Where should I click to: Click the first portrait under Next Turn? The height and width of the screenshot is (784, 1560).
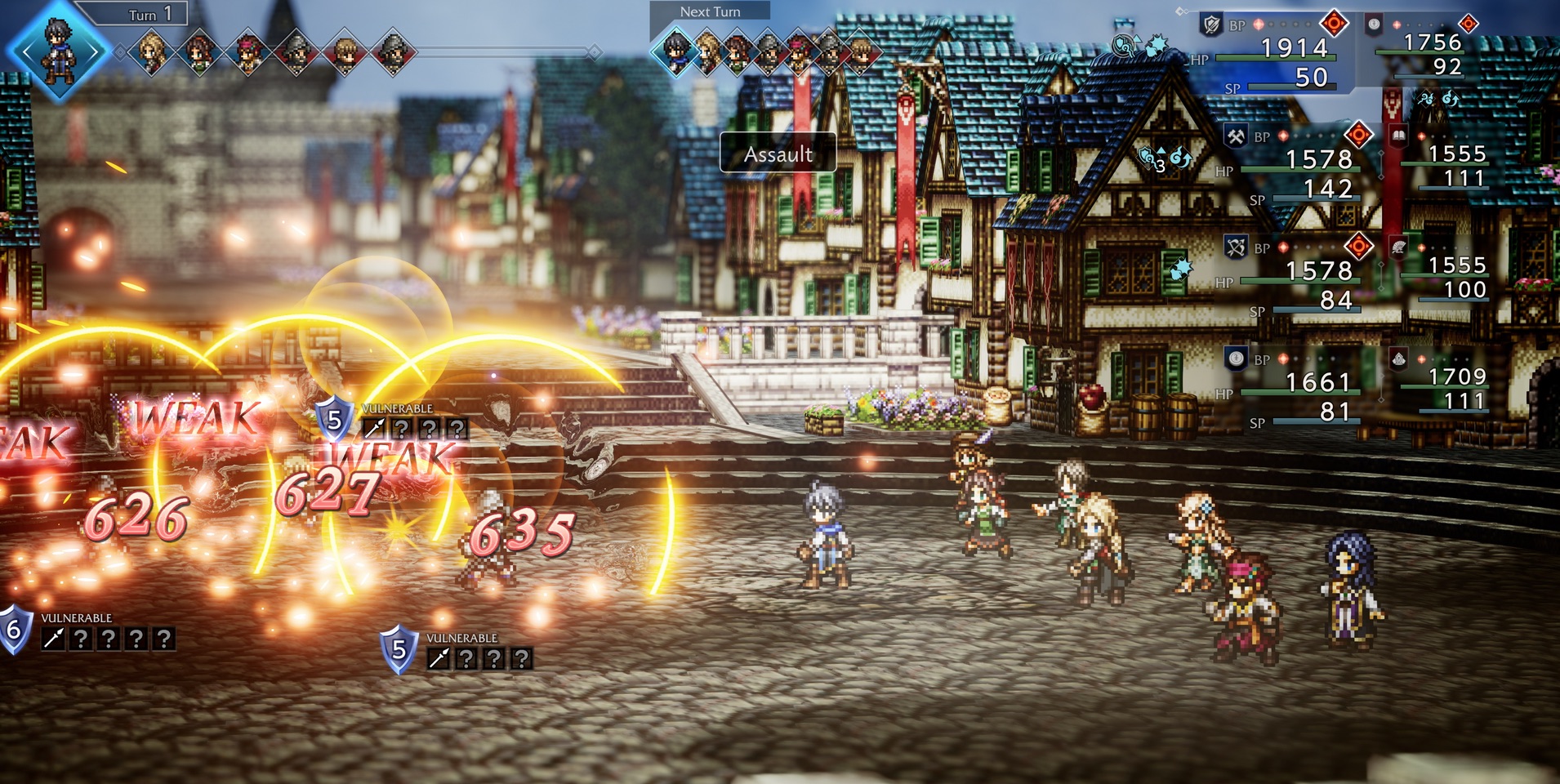coord(676,51)
